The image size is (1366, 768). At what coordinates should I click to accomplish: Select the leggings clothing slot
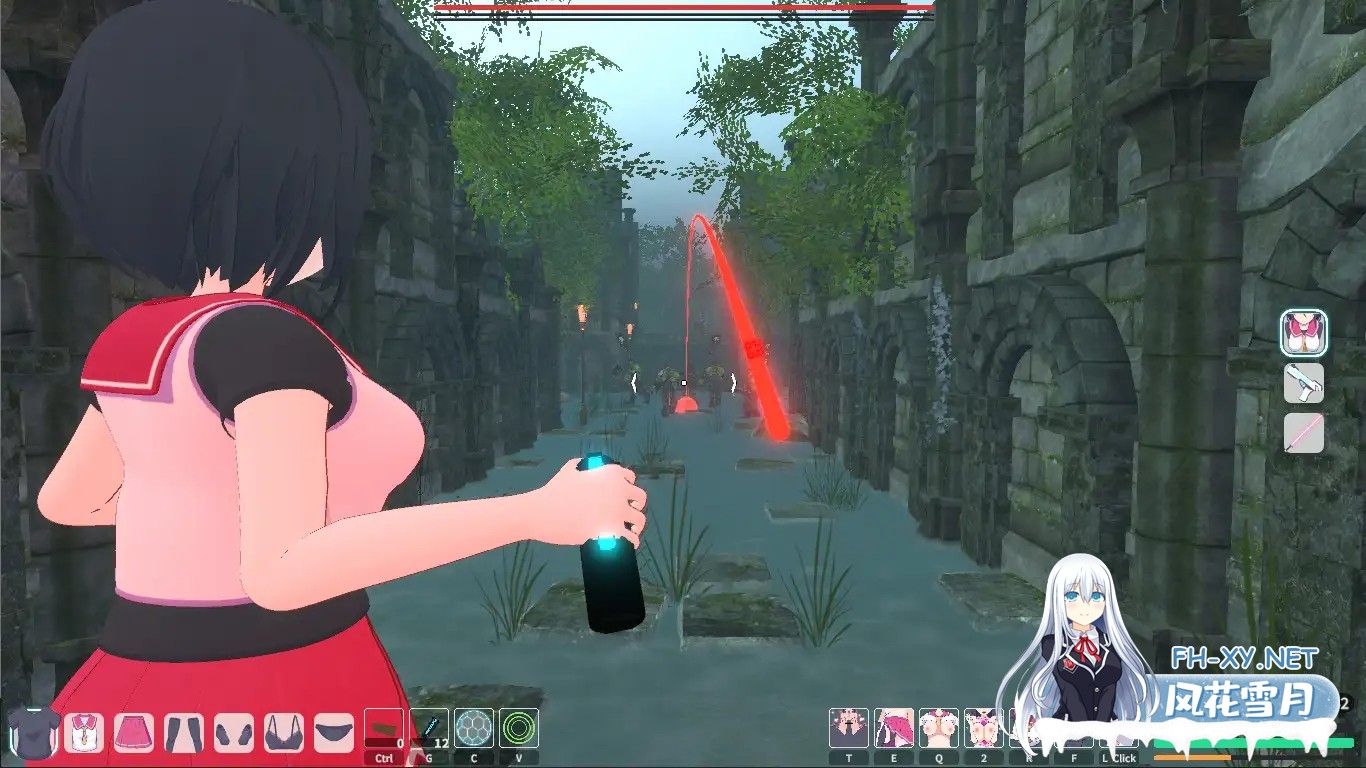coord(183,730)
